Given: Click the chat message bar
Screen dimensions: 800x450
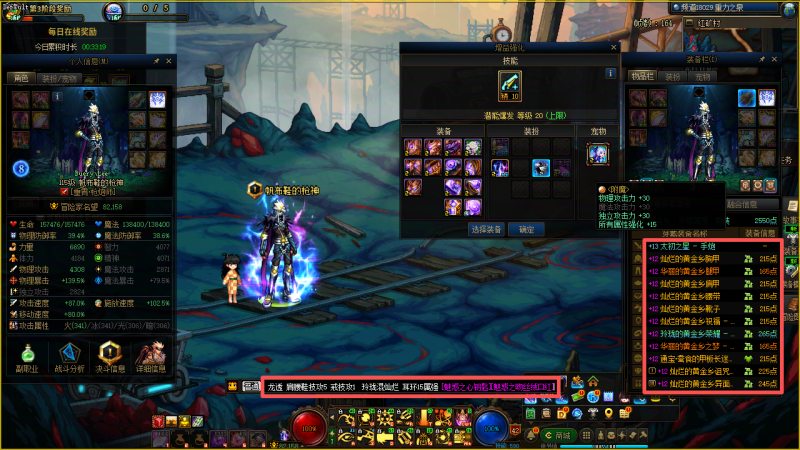Looking at the screenshot, I should point(412,386).
